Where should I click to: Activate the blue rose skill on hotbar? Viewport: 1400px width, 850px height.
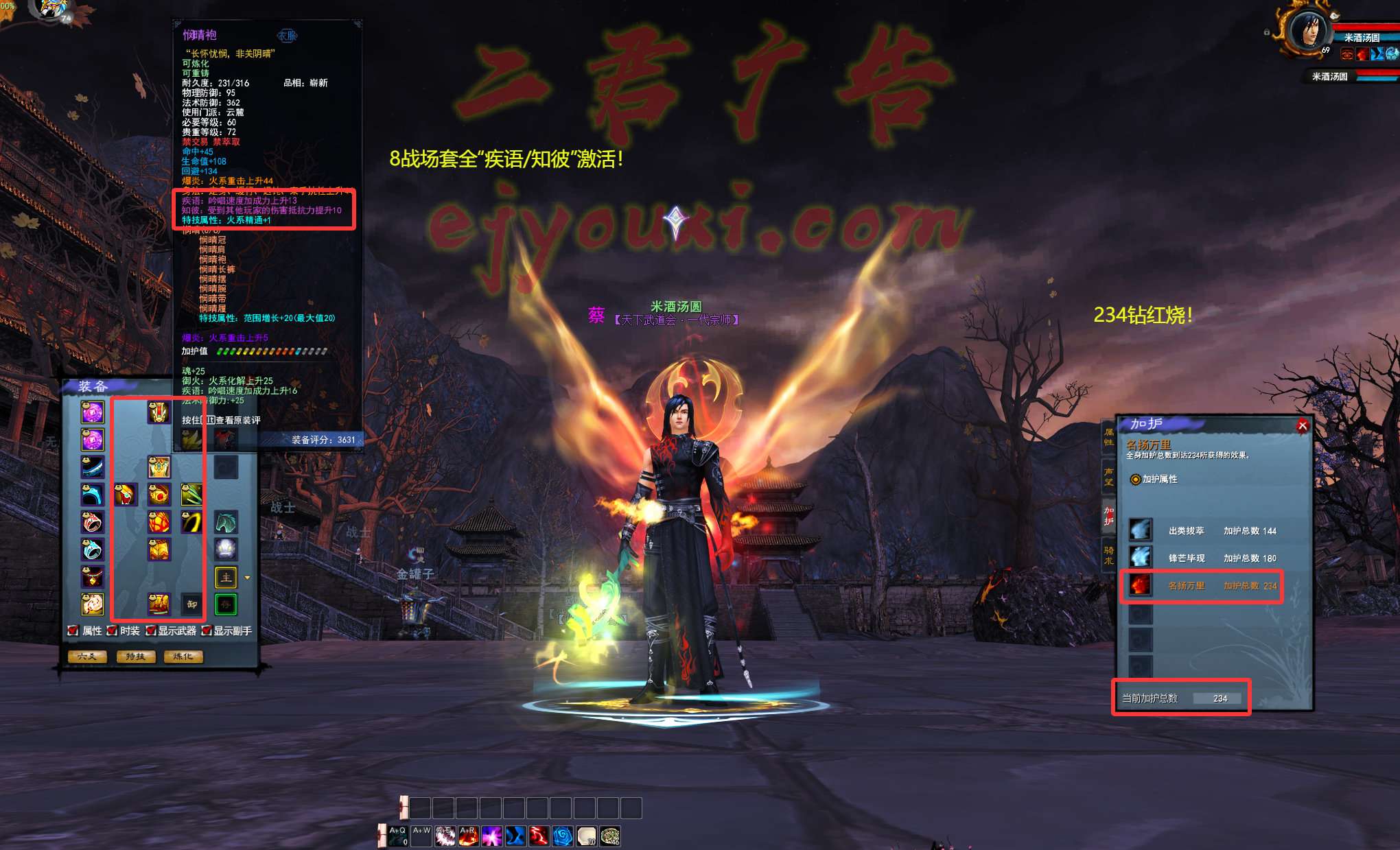click(562, 836)
